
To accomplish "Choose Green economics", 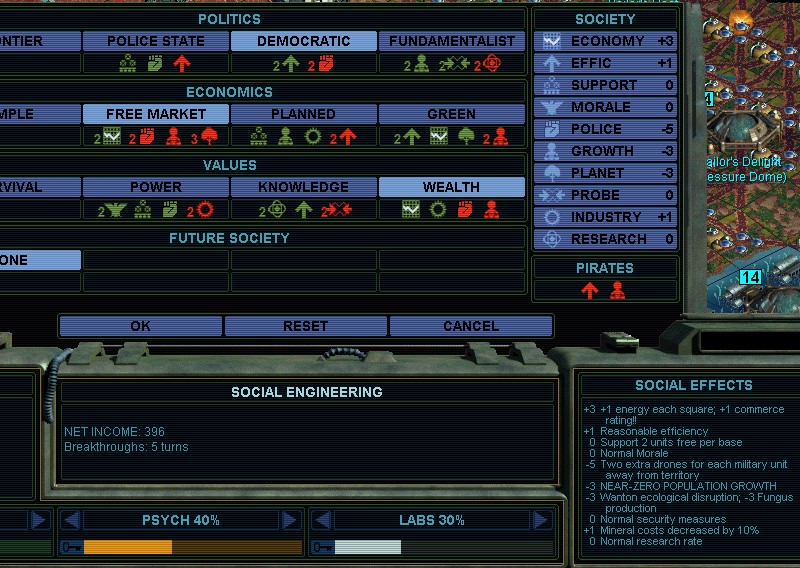I will click(x=452, y=114).
